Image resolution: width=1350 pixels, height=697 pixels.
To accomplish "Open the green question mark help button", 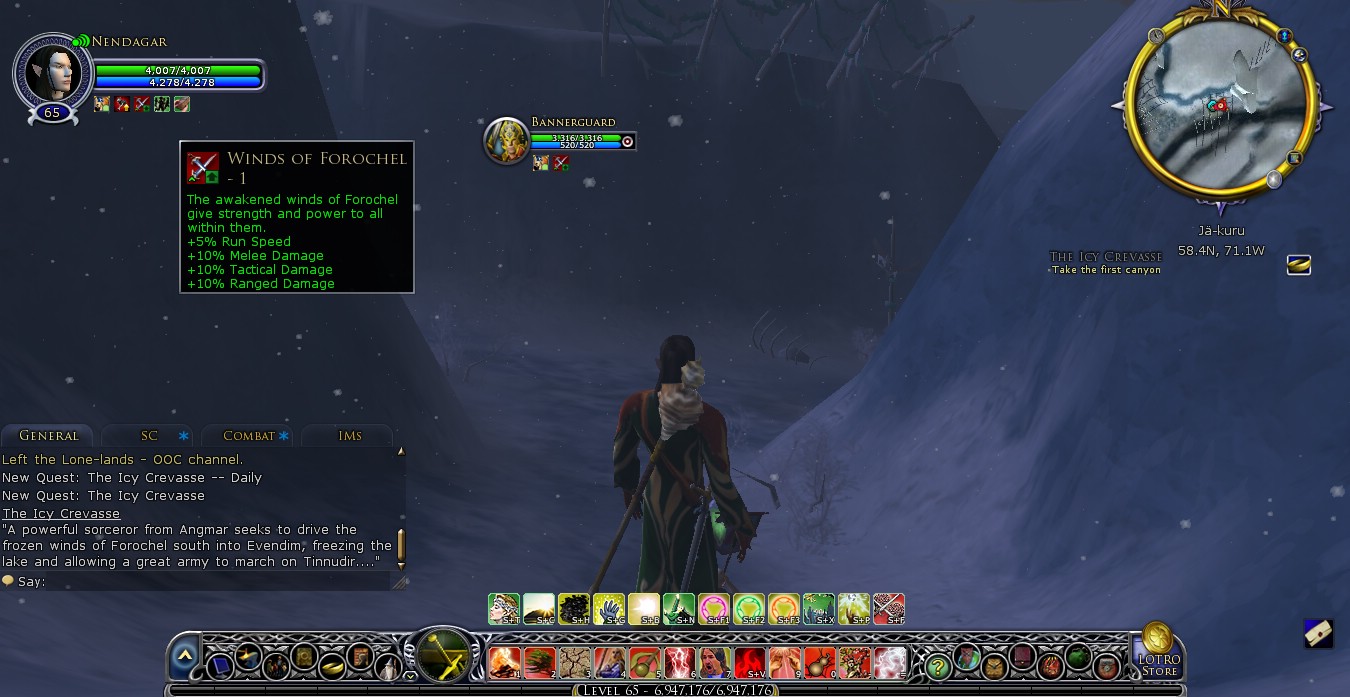I will [937, 664].
